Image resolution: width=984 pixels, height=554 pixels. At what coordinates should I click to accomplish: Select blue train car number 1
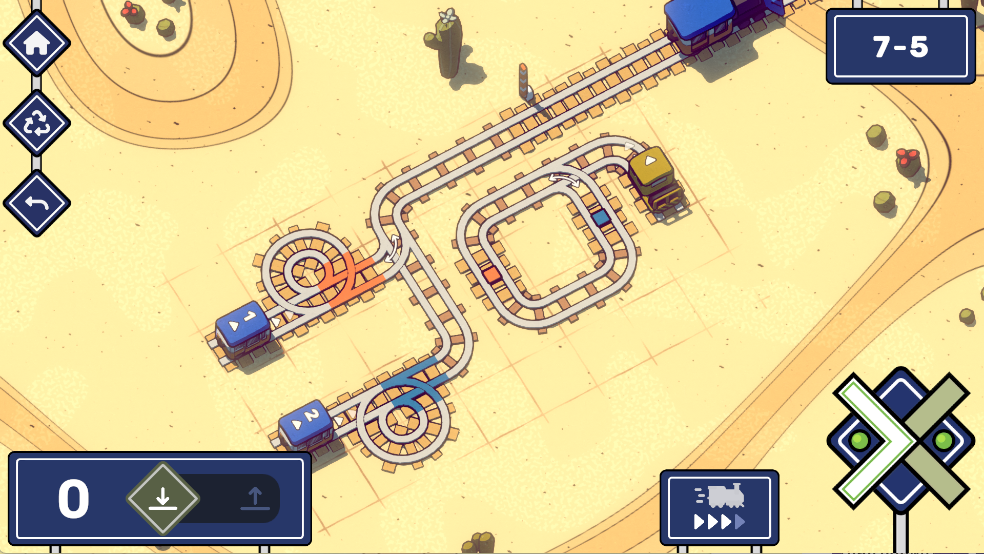click(x=243, y=326)
